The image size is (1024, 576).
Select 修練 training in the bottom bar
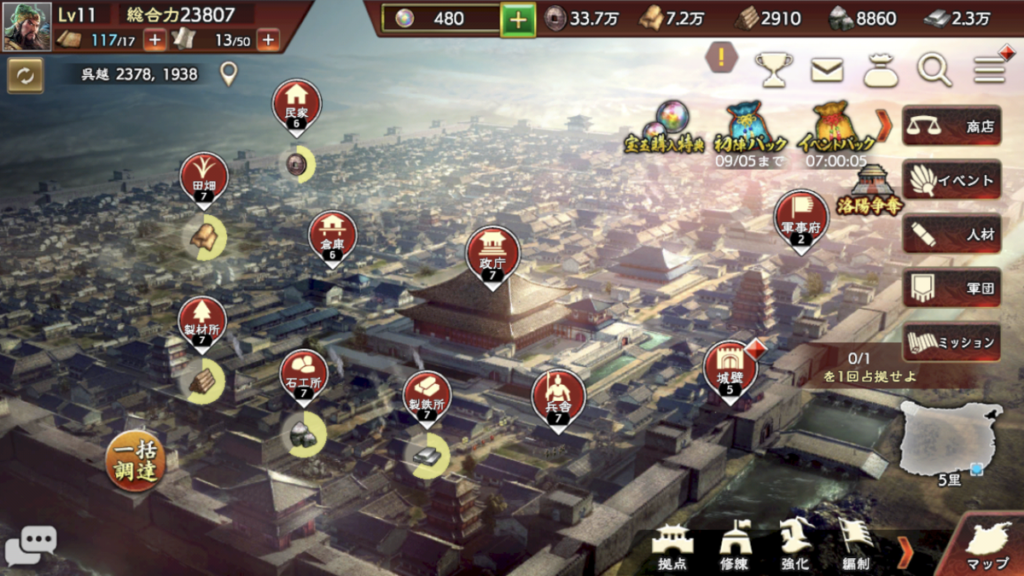click(x=735, y=546)
